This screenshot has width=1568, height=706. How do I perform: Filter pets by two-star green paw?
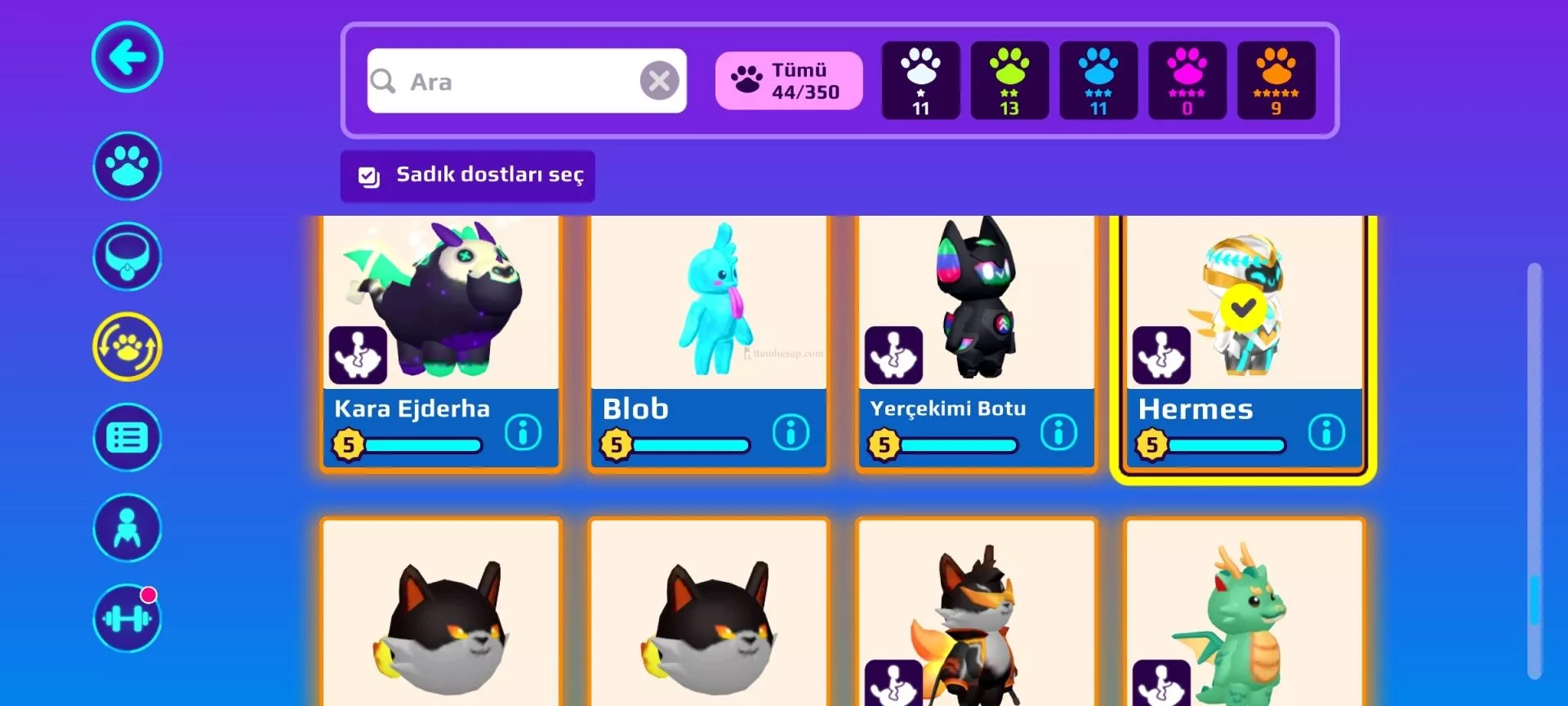[x=1009, y=81]
